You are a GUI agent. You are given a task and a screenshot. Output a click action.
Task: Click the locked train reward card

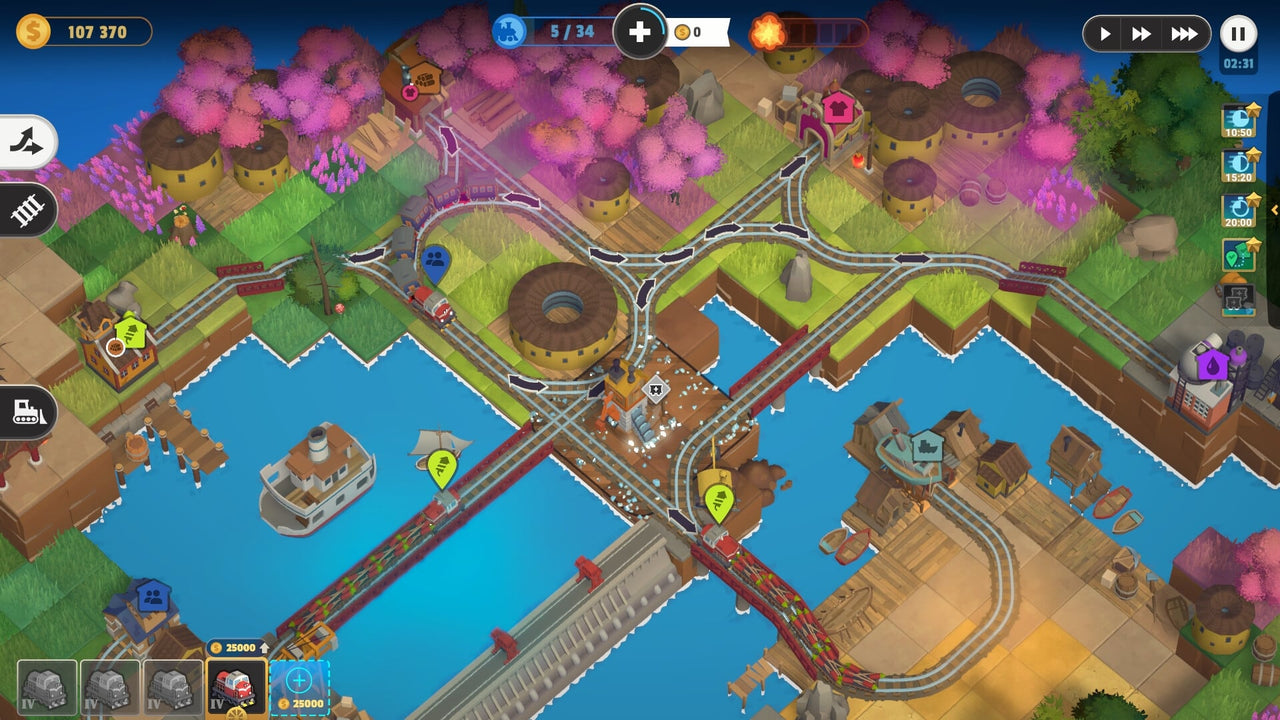click(1237, 296)
